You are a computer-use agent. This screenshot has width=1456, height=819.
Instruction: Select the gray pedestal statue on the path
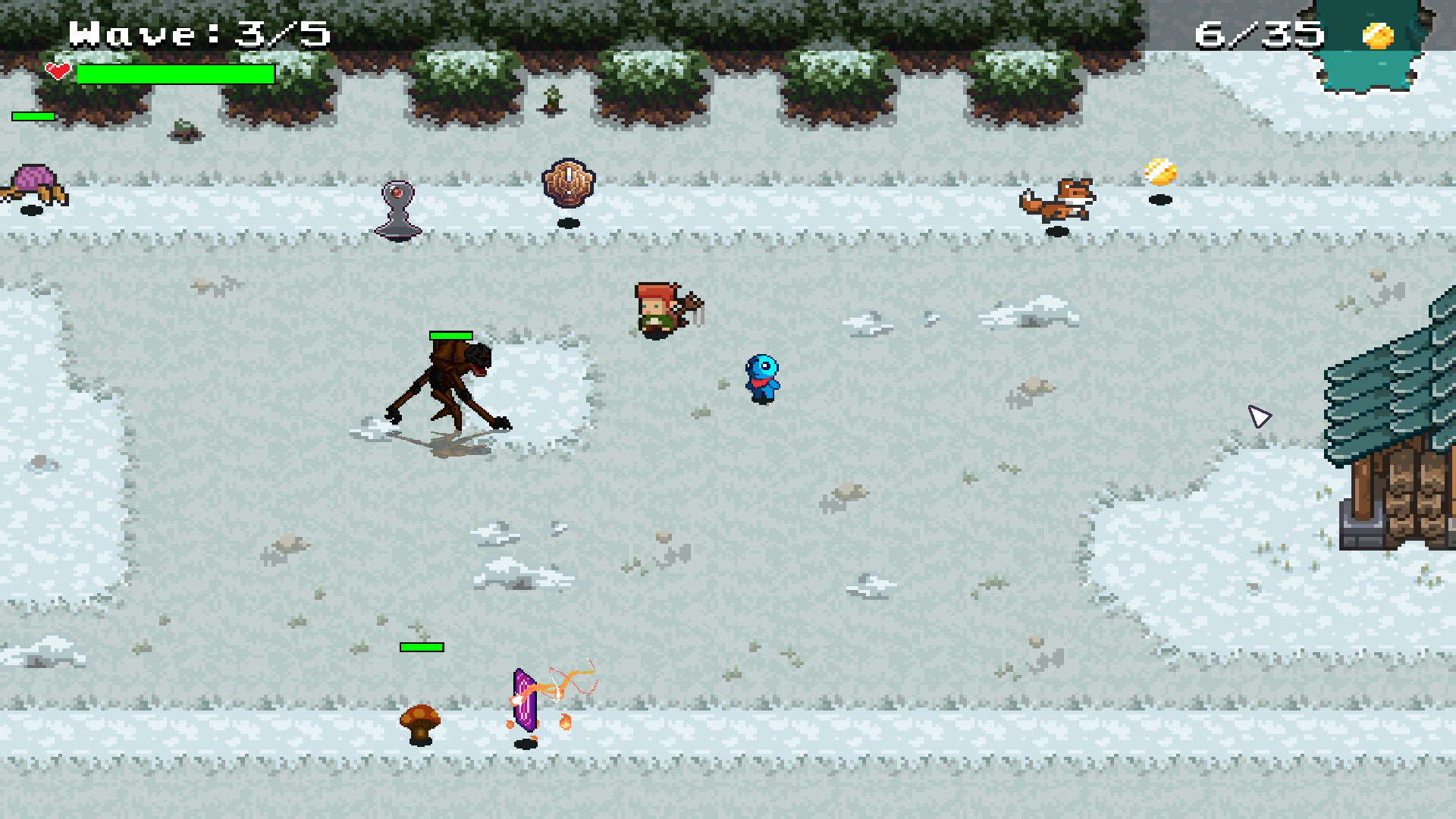[x=398, y=211]
